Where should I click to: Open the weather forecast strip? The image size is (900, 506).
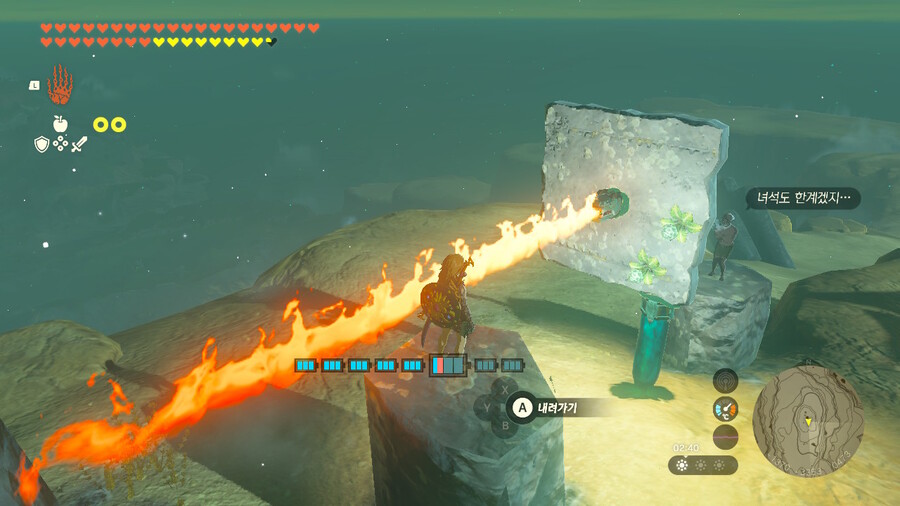[704, 465]
